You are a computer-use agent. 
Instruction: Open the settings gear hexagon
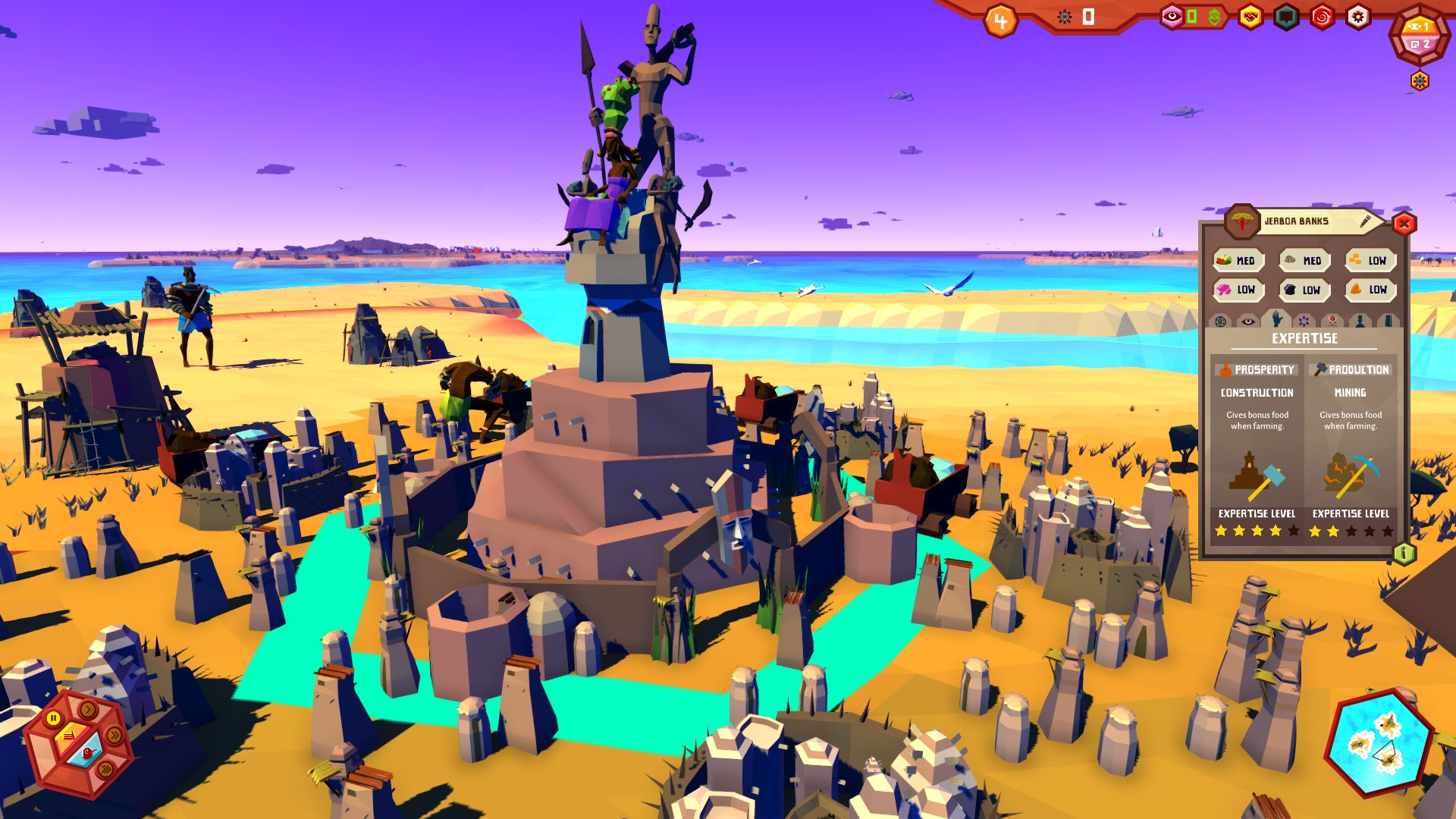1357,17
